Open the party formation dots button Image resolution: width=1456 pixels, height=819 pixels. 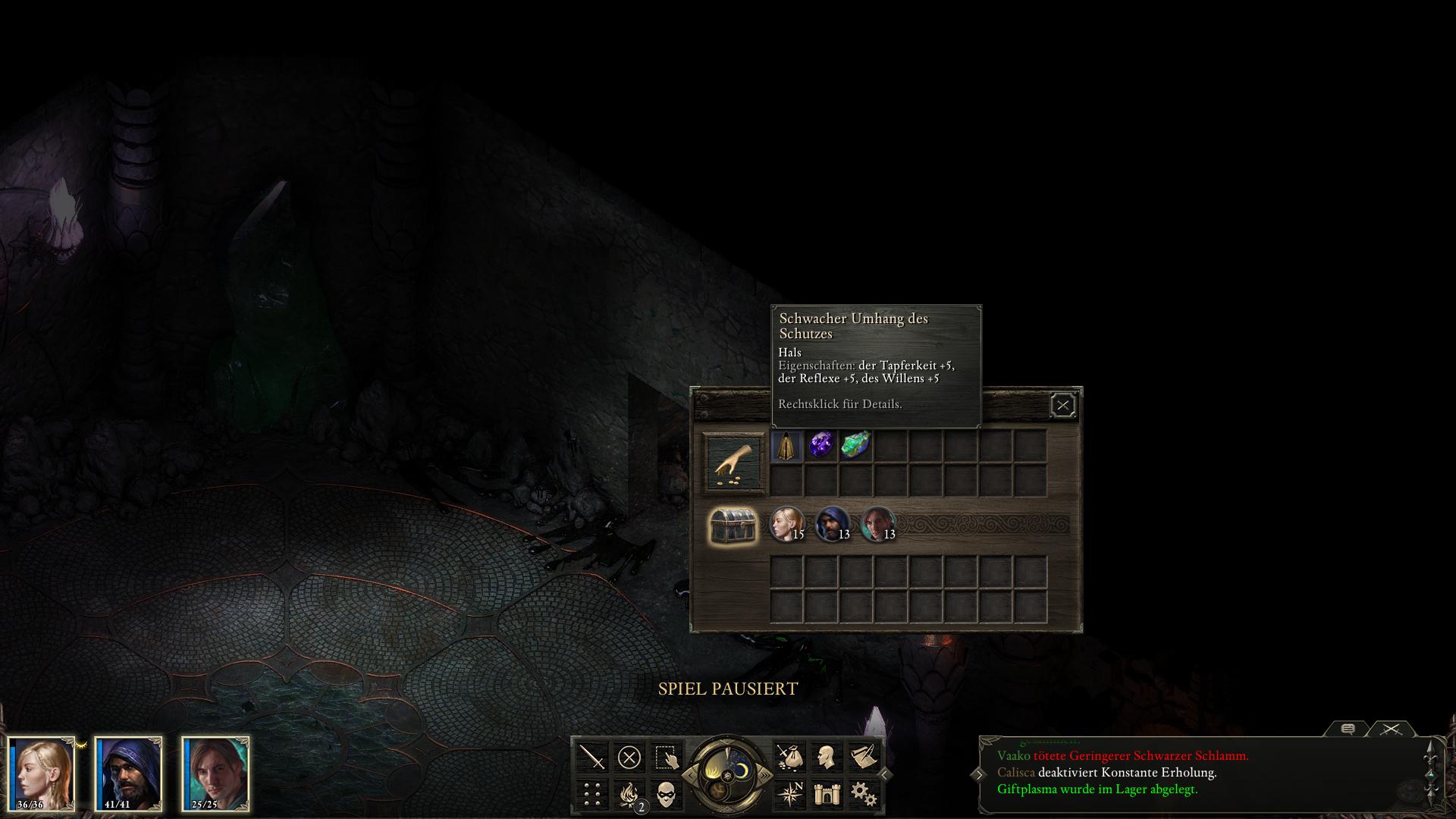[x=592, y=794]
